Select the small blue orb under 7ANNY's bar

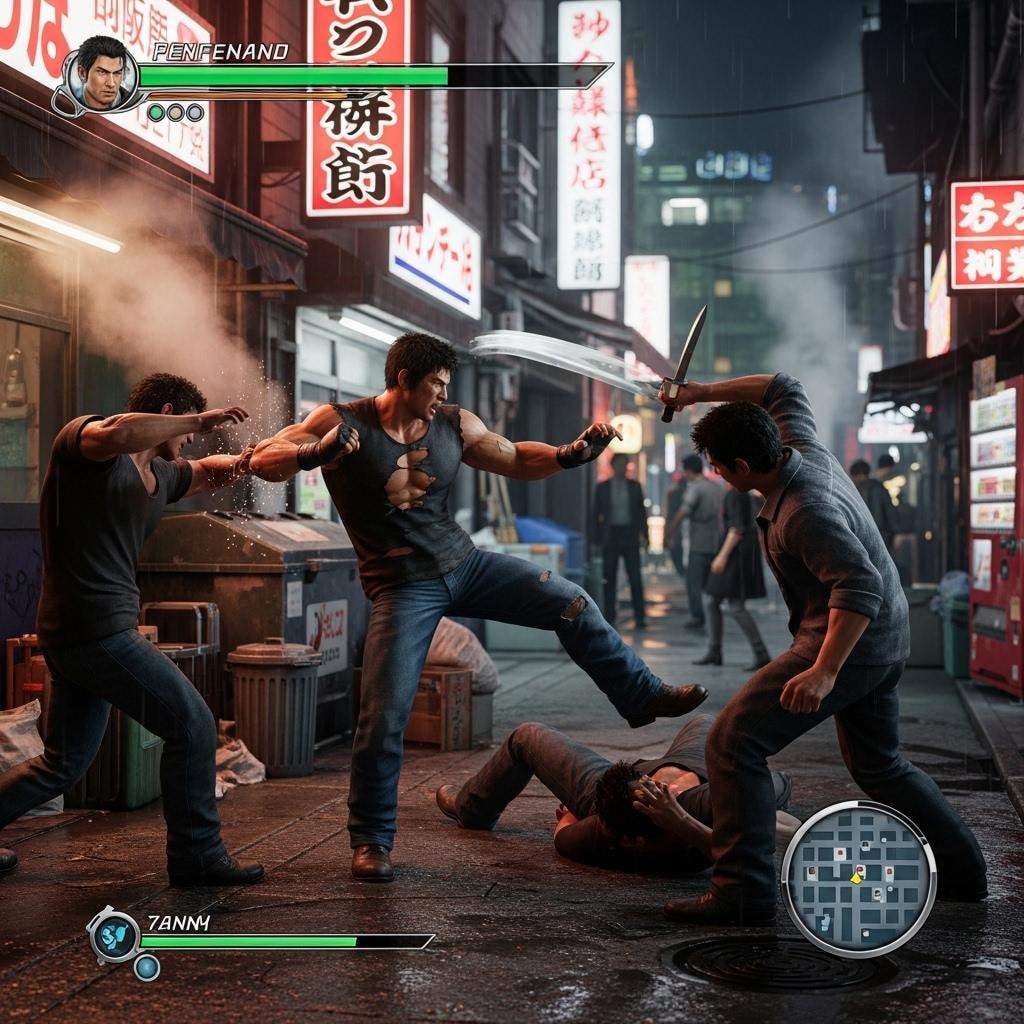(147, 967)
